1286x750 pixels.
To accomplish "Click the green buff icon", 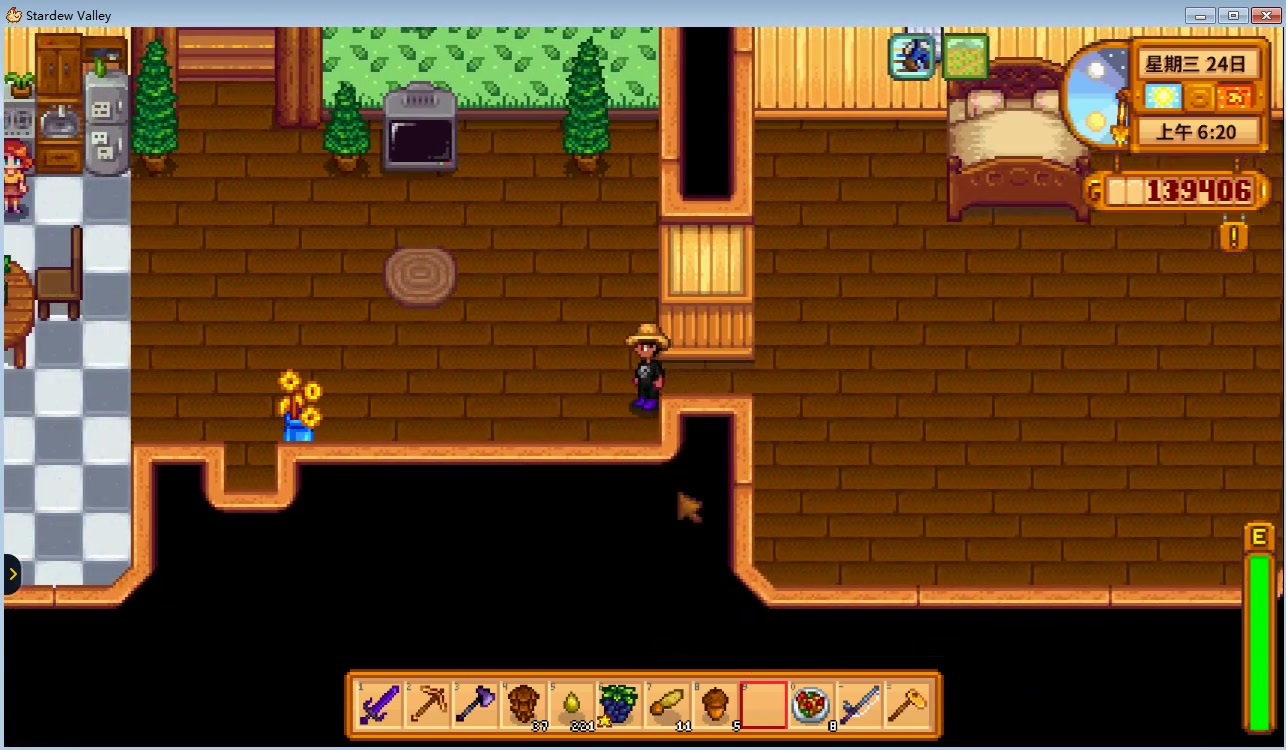I will click(x=965, y=57).
